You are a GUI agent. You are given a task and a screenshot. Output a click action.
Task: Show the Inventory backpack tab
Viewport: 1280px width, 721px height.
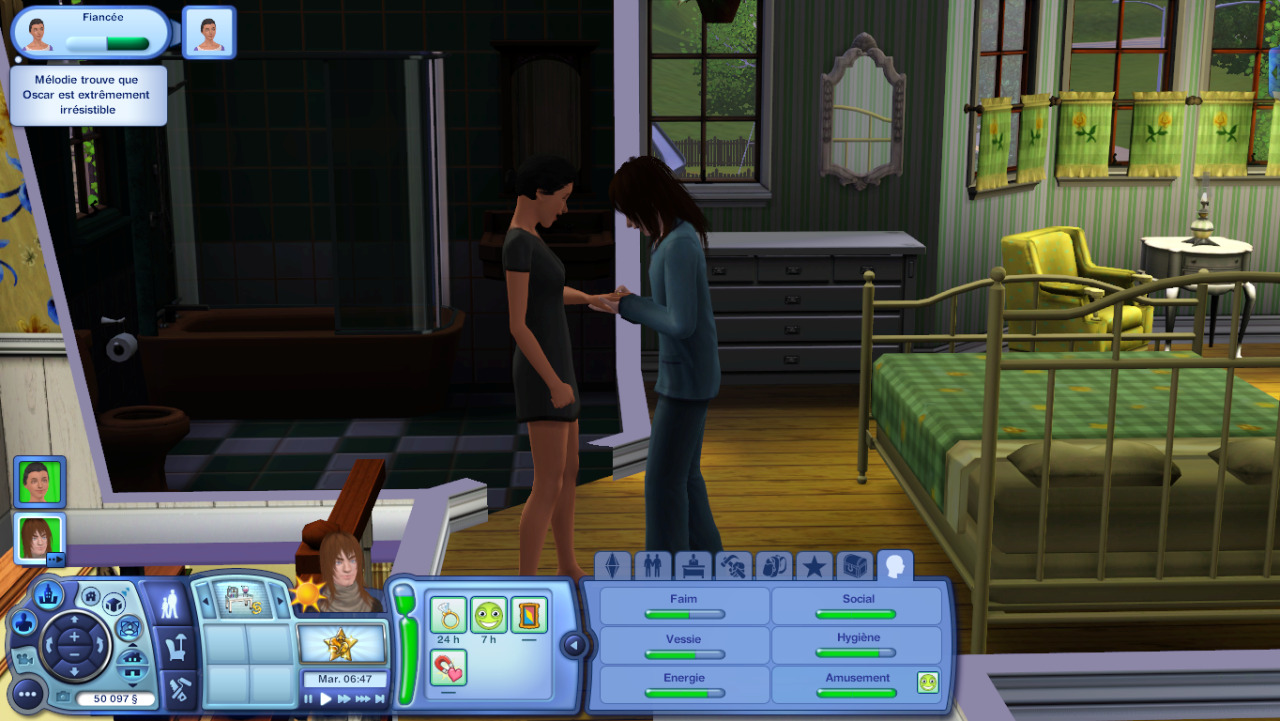[x=773, y=566]
